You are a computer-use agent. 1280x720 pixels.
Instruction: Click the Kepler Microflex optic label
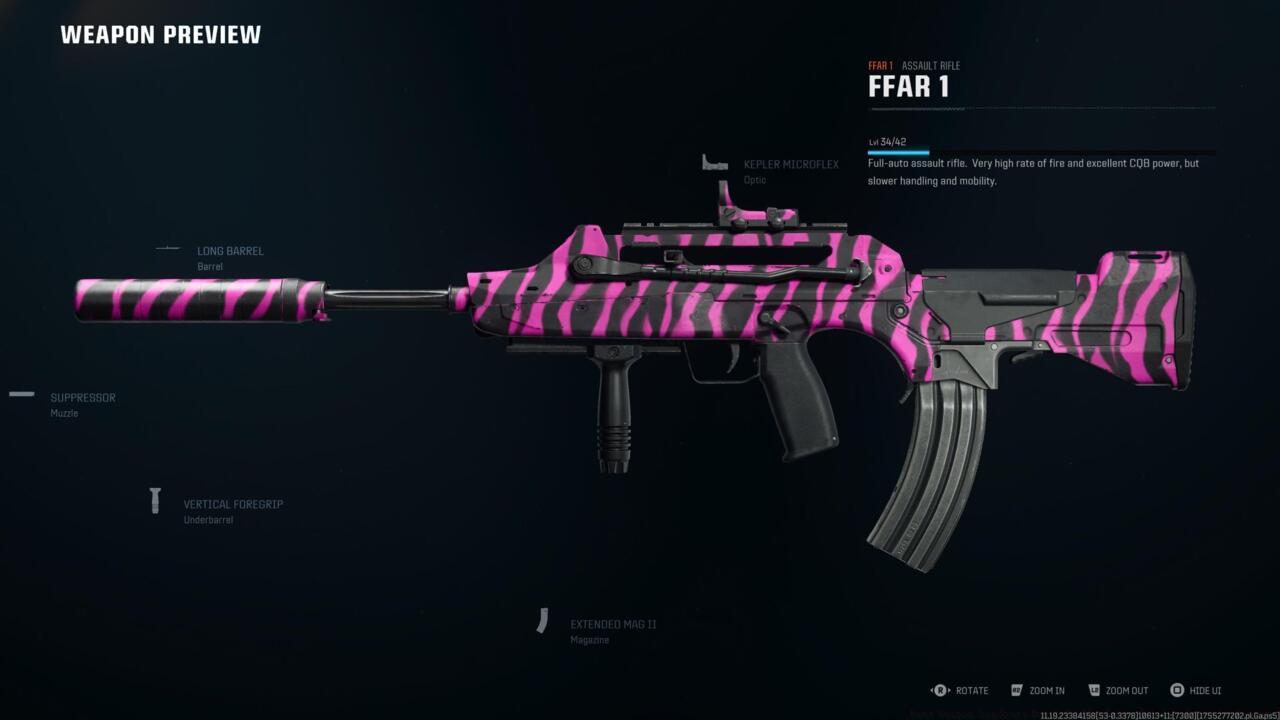(791, 164)
